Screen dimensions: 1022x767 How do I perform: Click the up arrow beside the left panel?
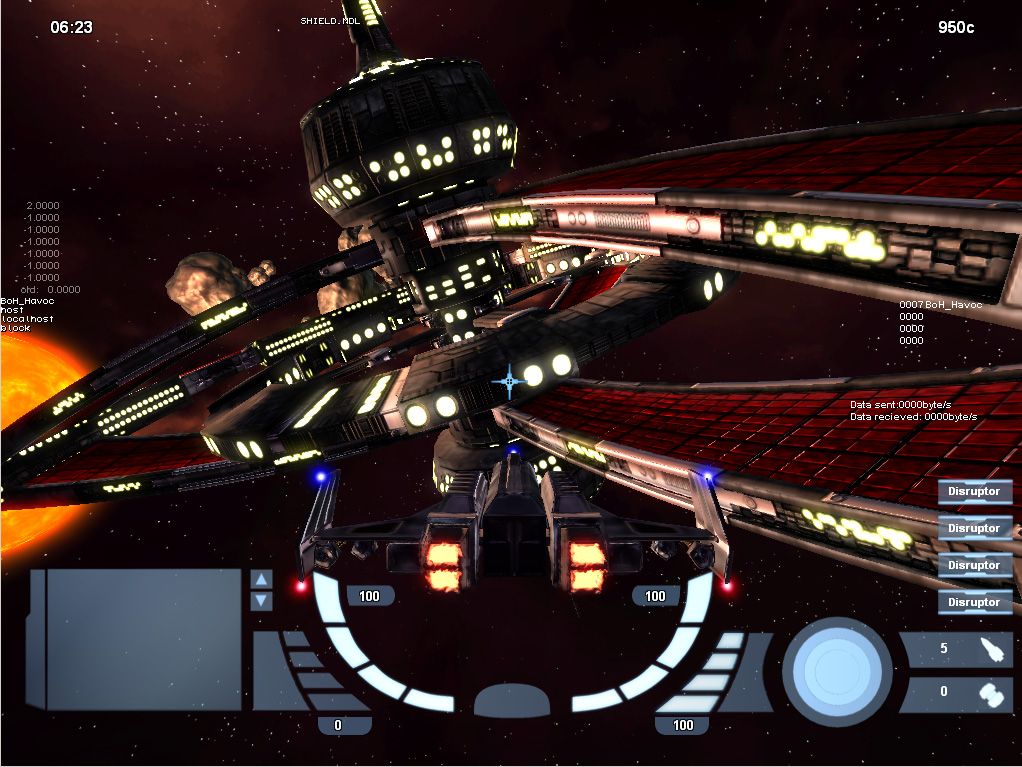(261, 579)
